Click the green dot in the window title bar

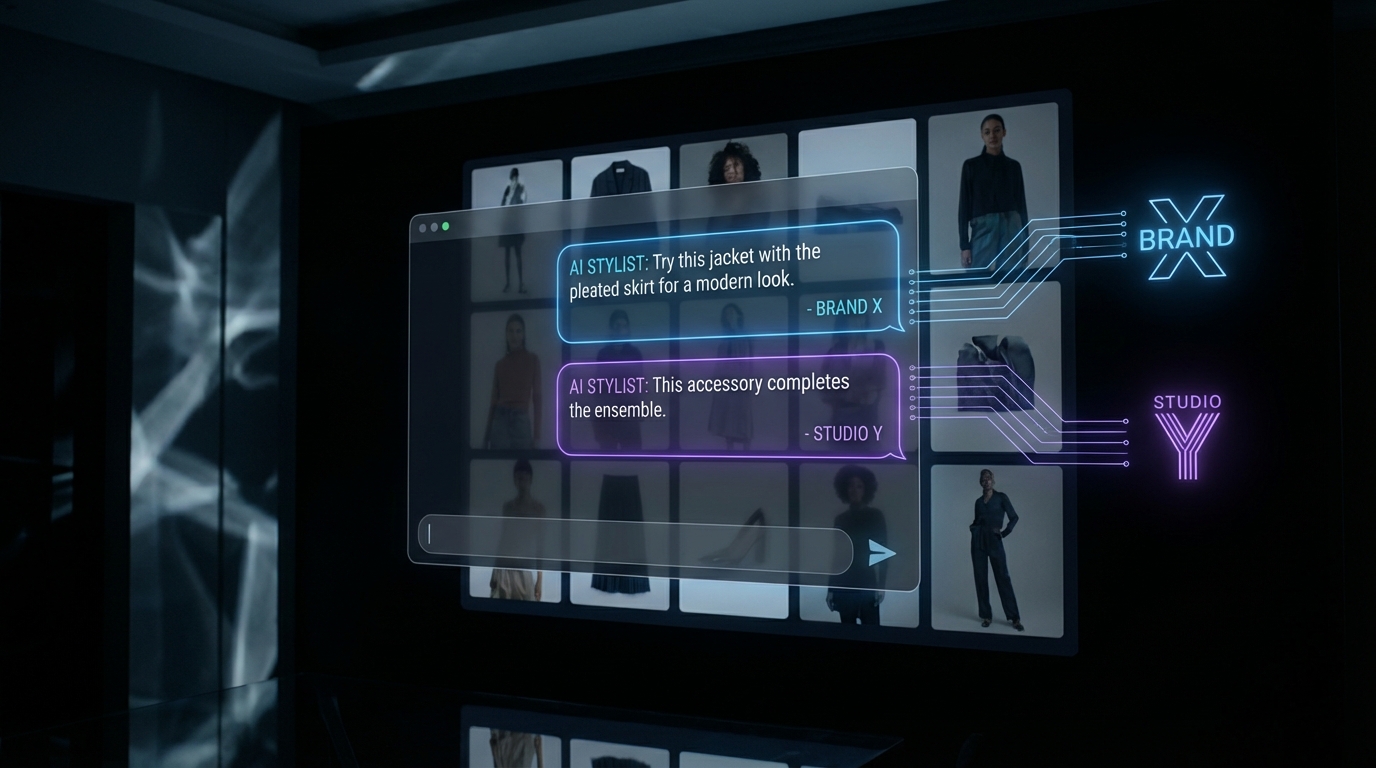(446, 227)
